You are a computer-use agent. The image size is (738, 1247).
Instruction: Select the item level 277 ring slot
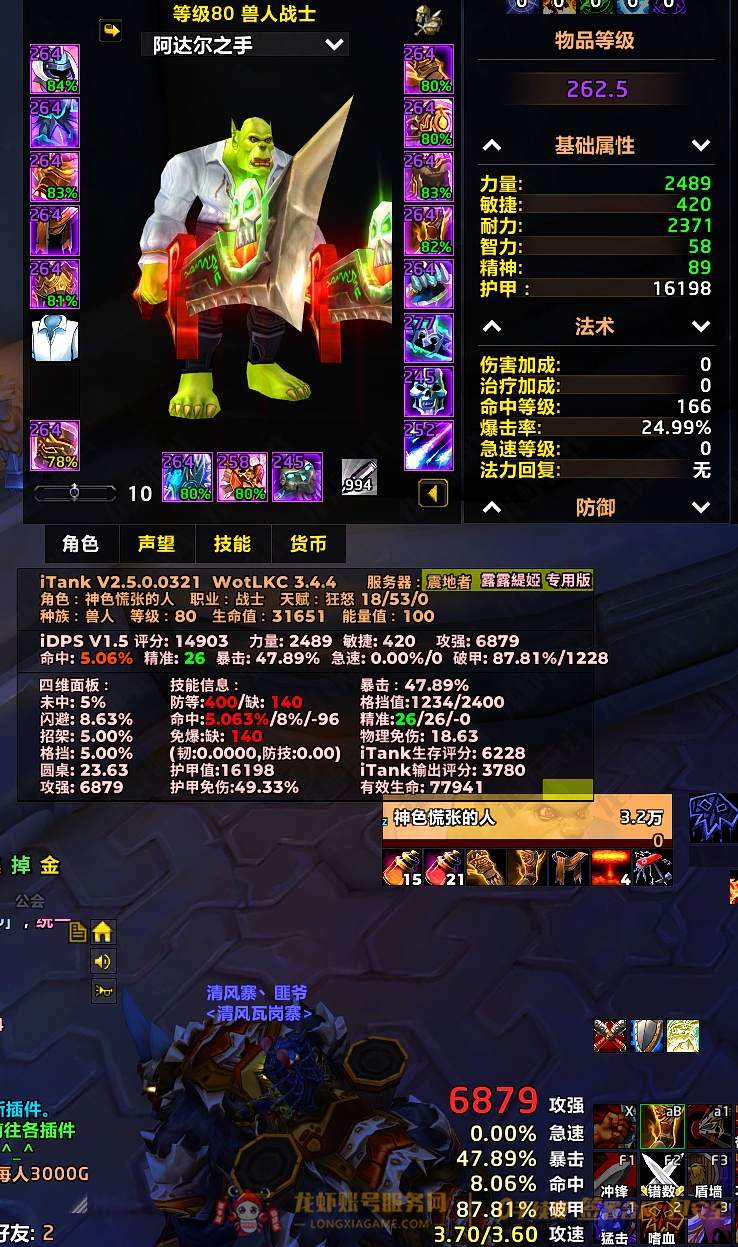tap(429, 338)
